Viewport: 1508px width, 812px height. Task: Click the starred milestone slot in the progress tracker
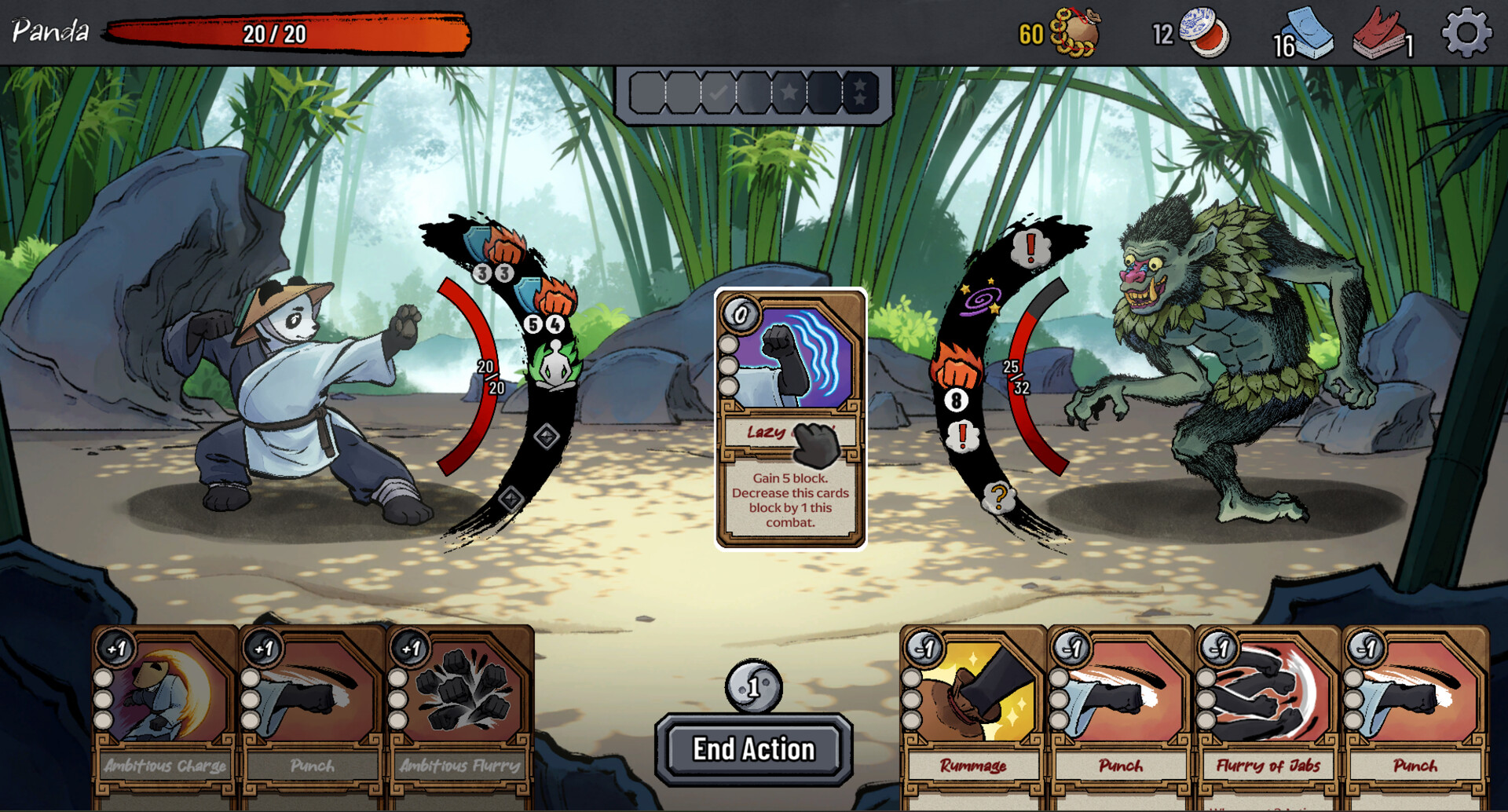pos(788,93)
